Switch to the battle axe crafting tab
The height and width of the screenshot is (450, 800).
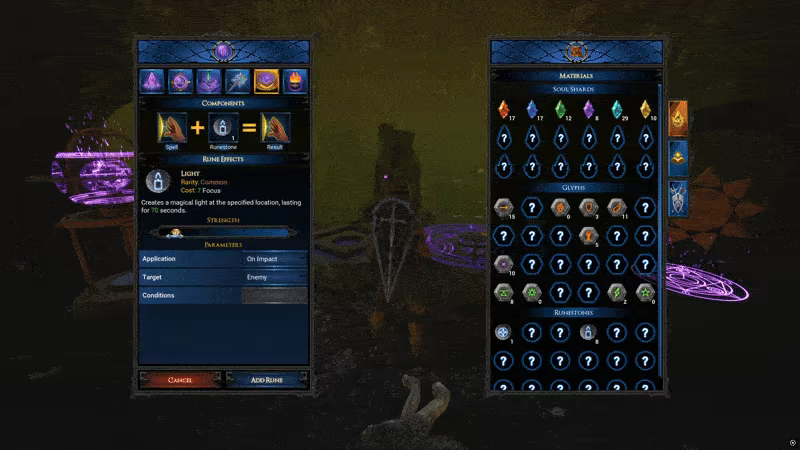coord(237,81)
